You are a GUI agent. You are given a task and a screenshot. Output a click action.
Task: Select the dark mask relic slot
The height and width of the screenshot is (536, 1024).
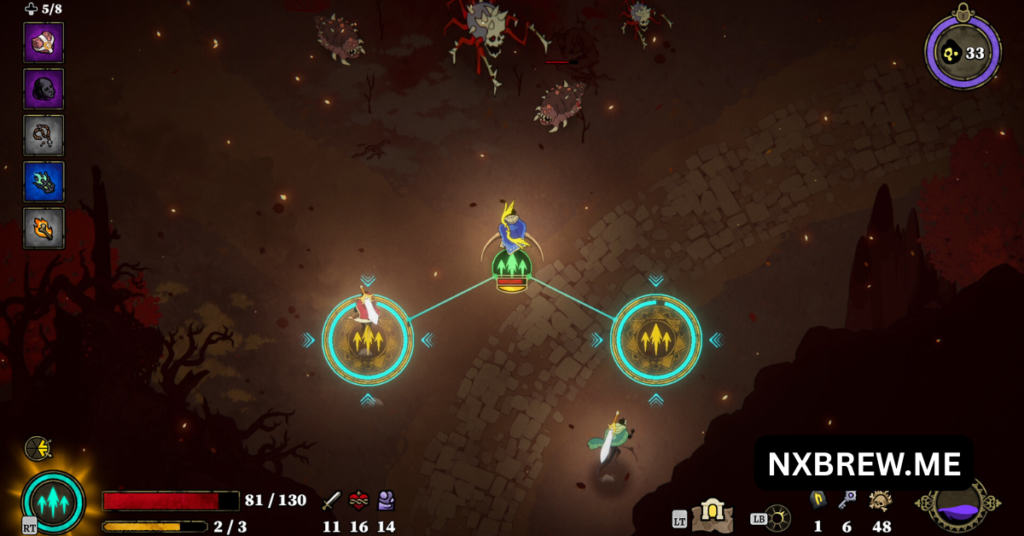[x=44, y=89]
